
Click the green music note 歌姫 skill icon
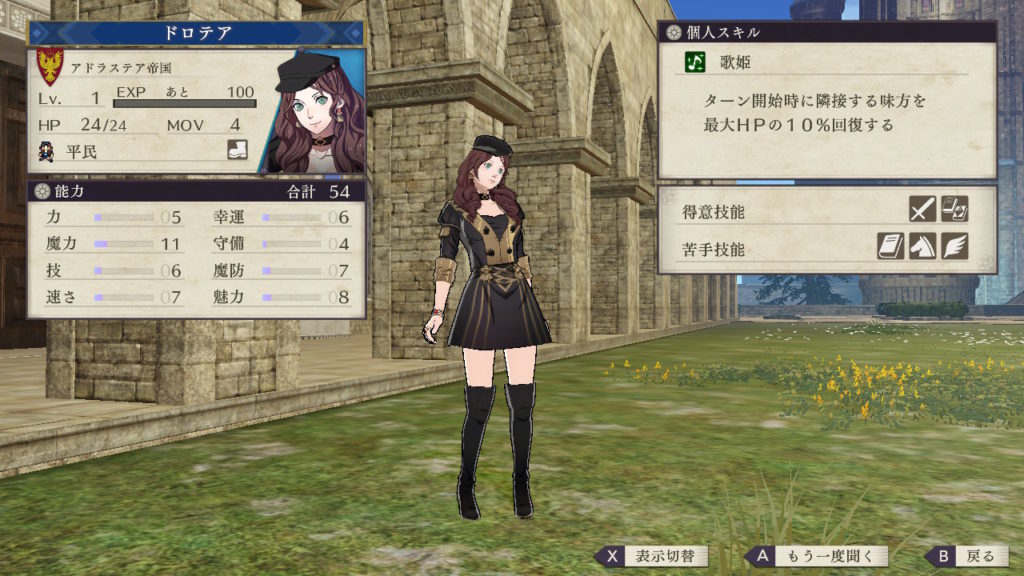pyautogui.click(x=695, y=62)
